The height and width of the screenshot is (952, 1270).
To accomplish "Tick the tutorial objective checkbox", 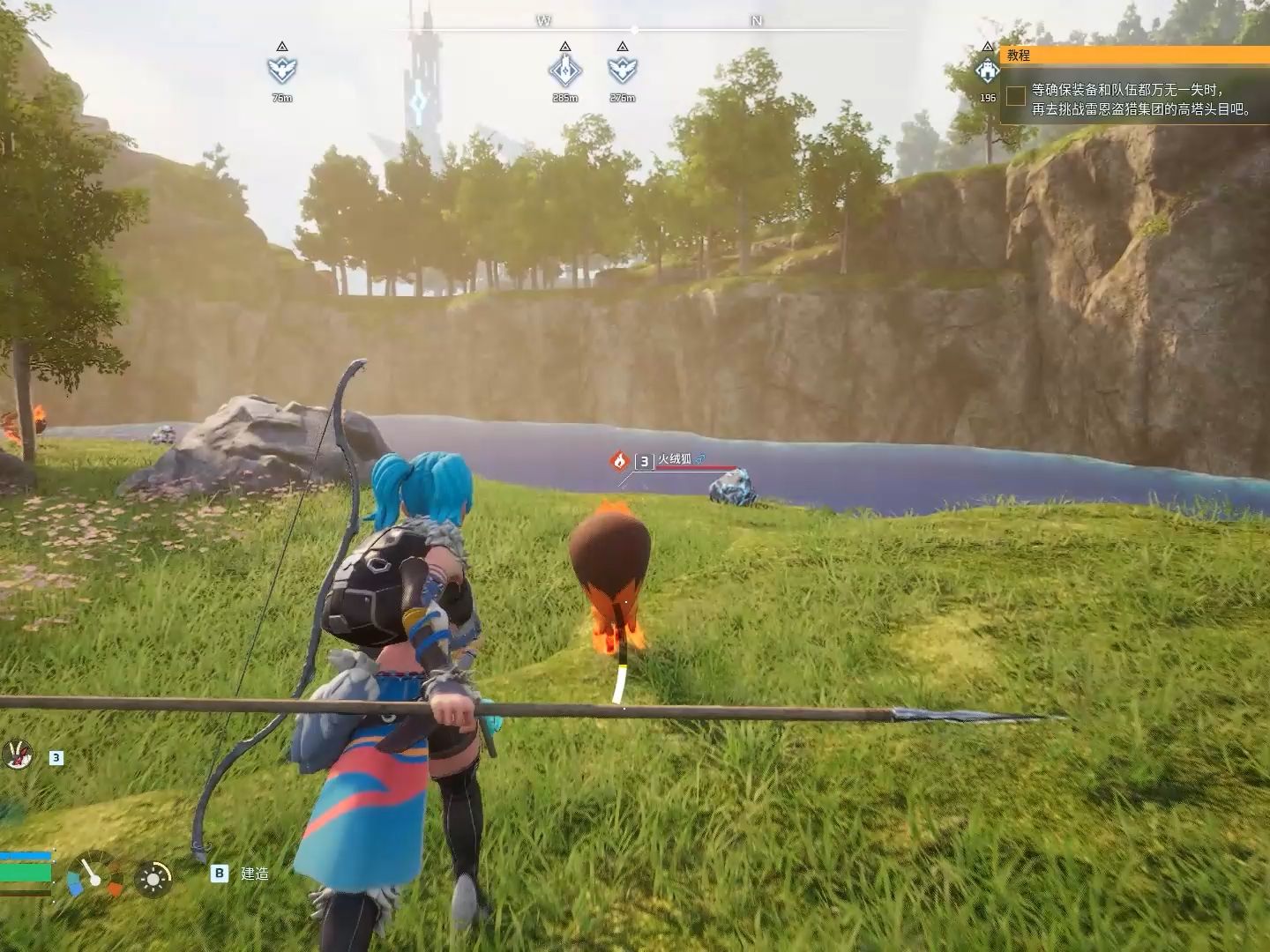I will pyautogui.click(x=1016, y=96).
